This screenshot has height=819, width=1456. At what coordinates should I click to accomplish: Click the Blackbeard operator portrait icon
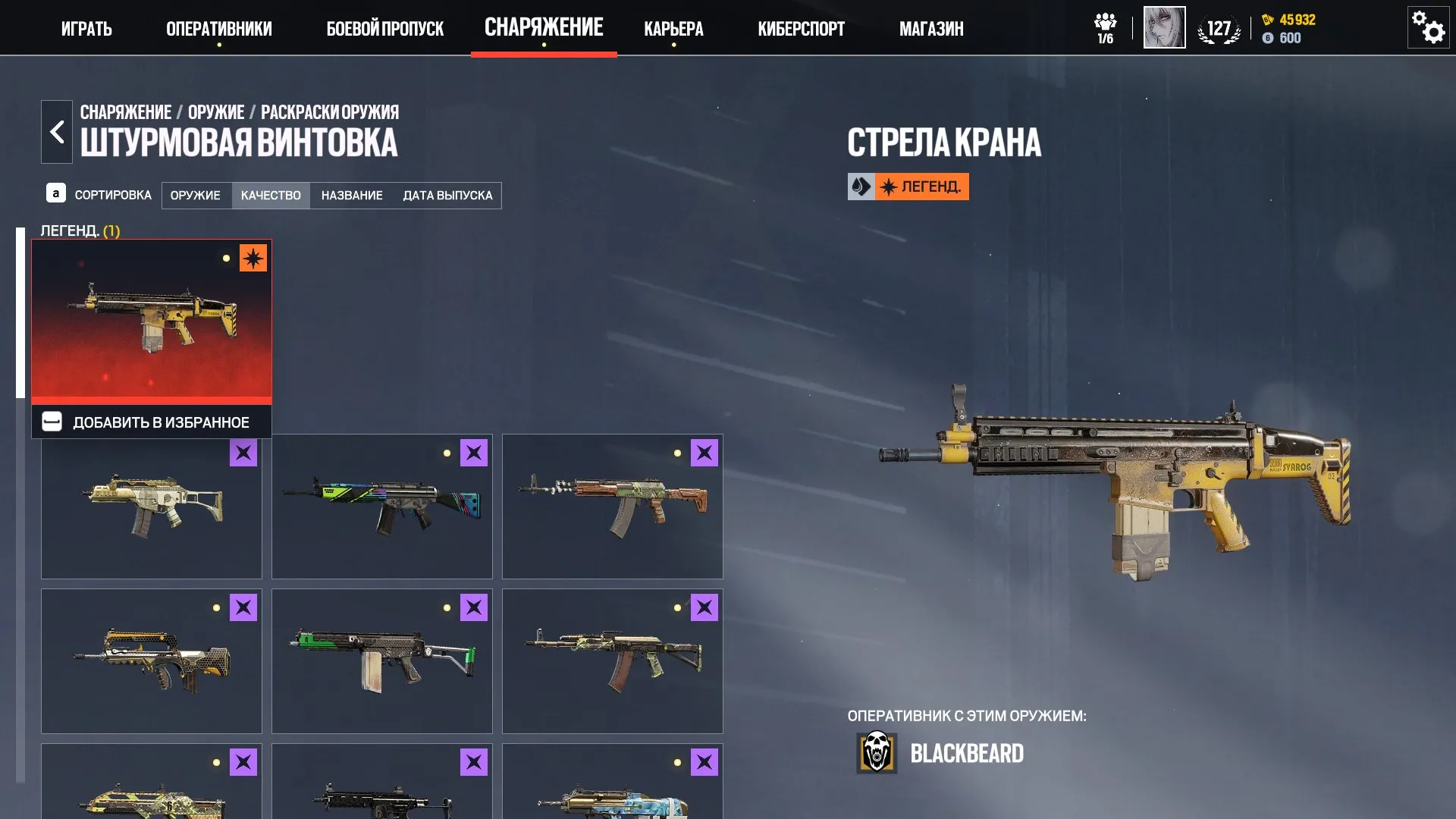coord(877,753)
